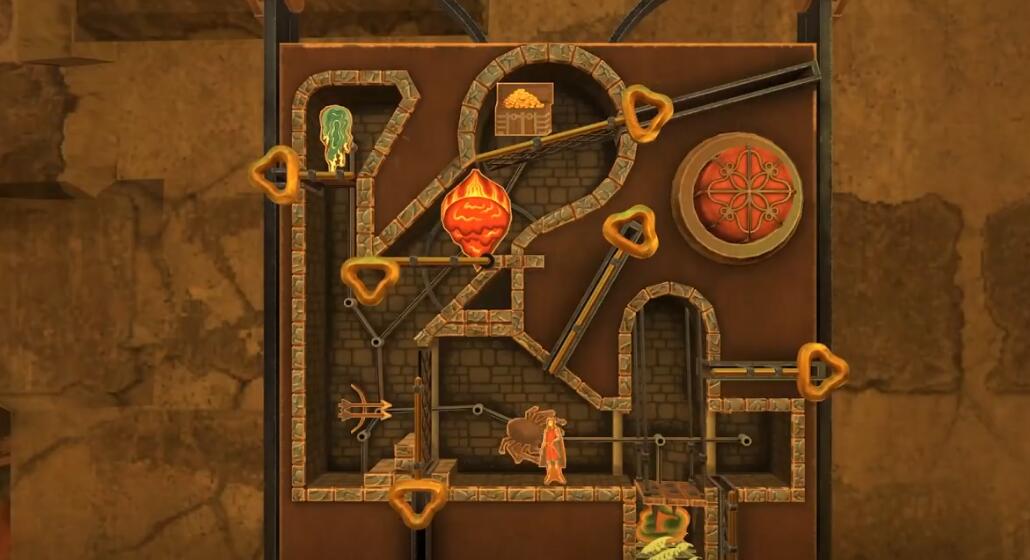Select the horizontal pin handle beside the stone arch
Image resolution: width=1030 pixels, height=560 pixels.
(x=821, y=370)
